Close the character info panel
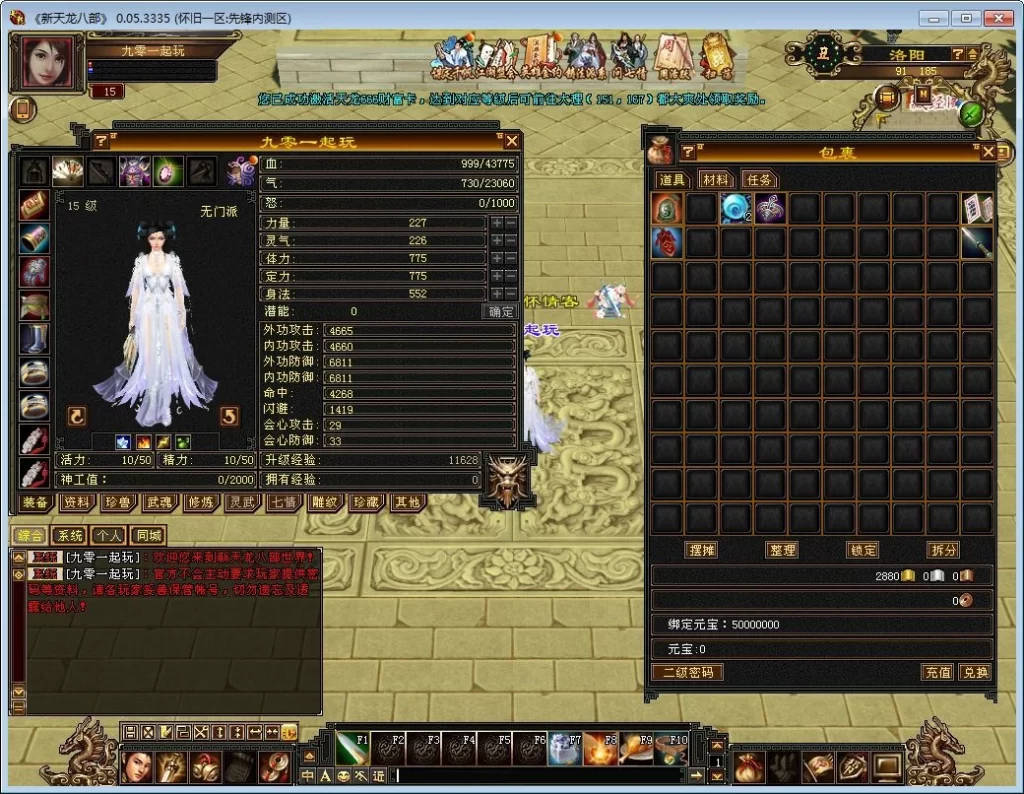The width and height of the screenshot is (1024, 794). (x=511, y=141)
